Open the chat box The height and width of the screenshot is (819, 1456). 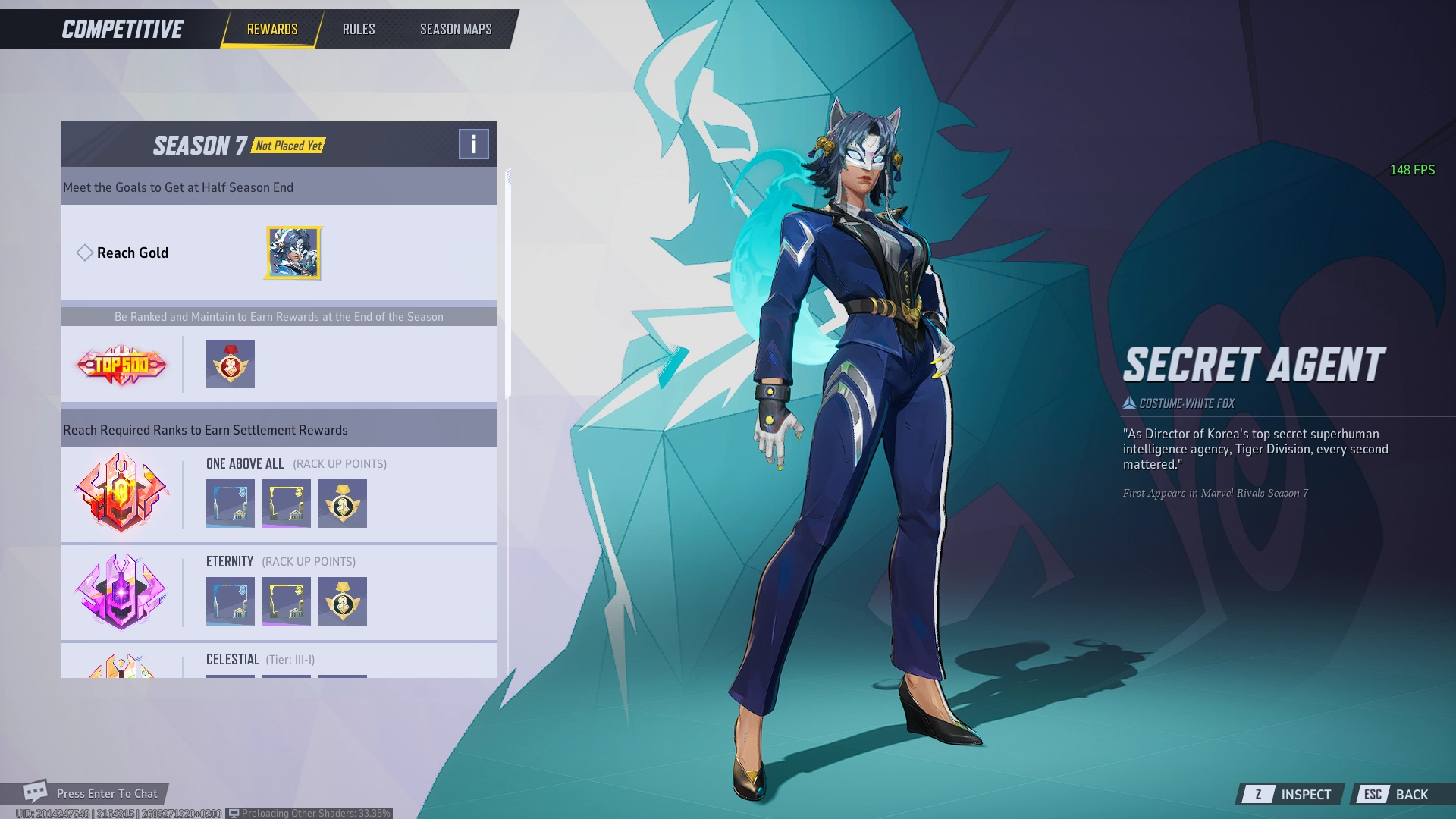tap(91, 793)
